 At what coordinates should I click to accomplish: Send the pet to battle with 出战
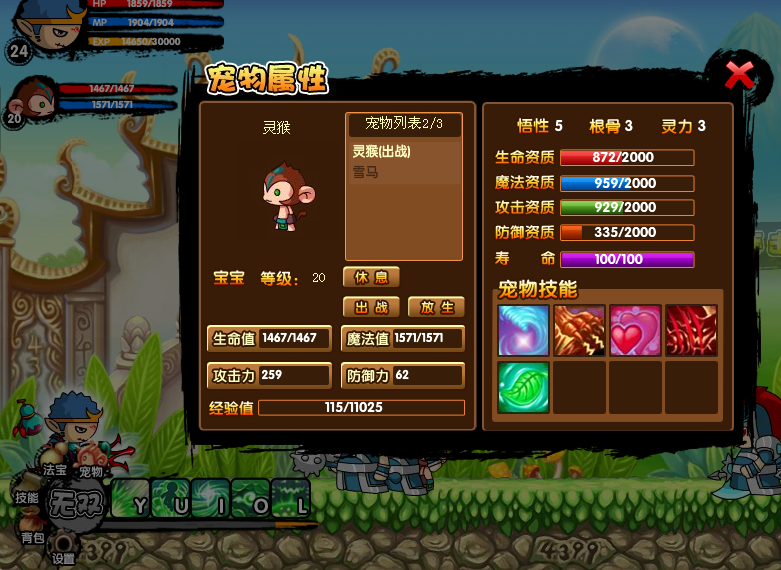click(371, 307)
